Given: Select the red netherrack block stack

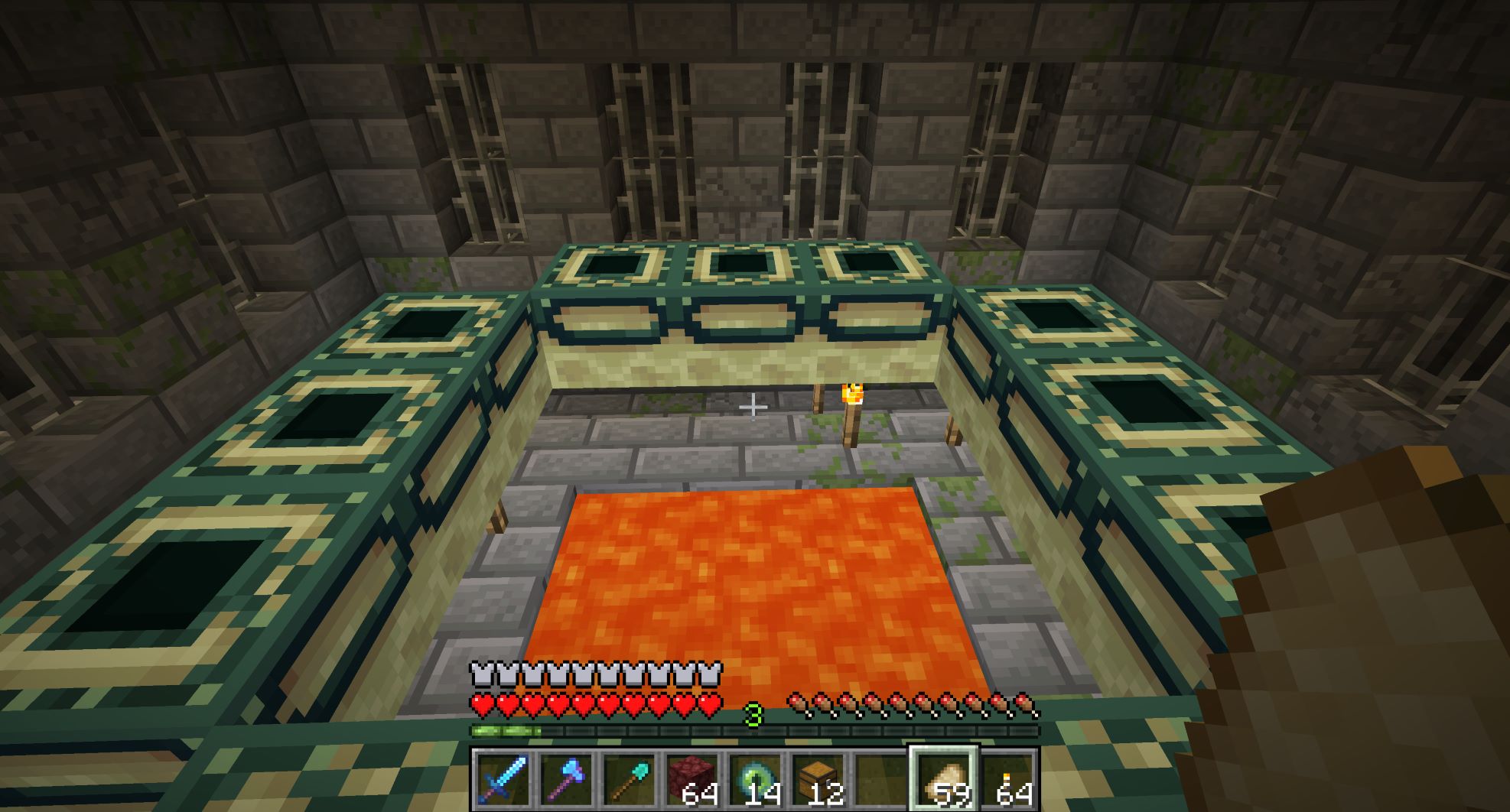Looking at the screenshot, I should [x=691, y=780].
